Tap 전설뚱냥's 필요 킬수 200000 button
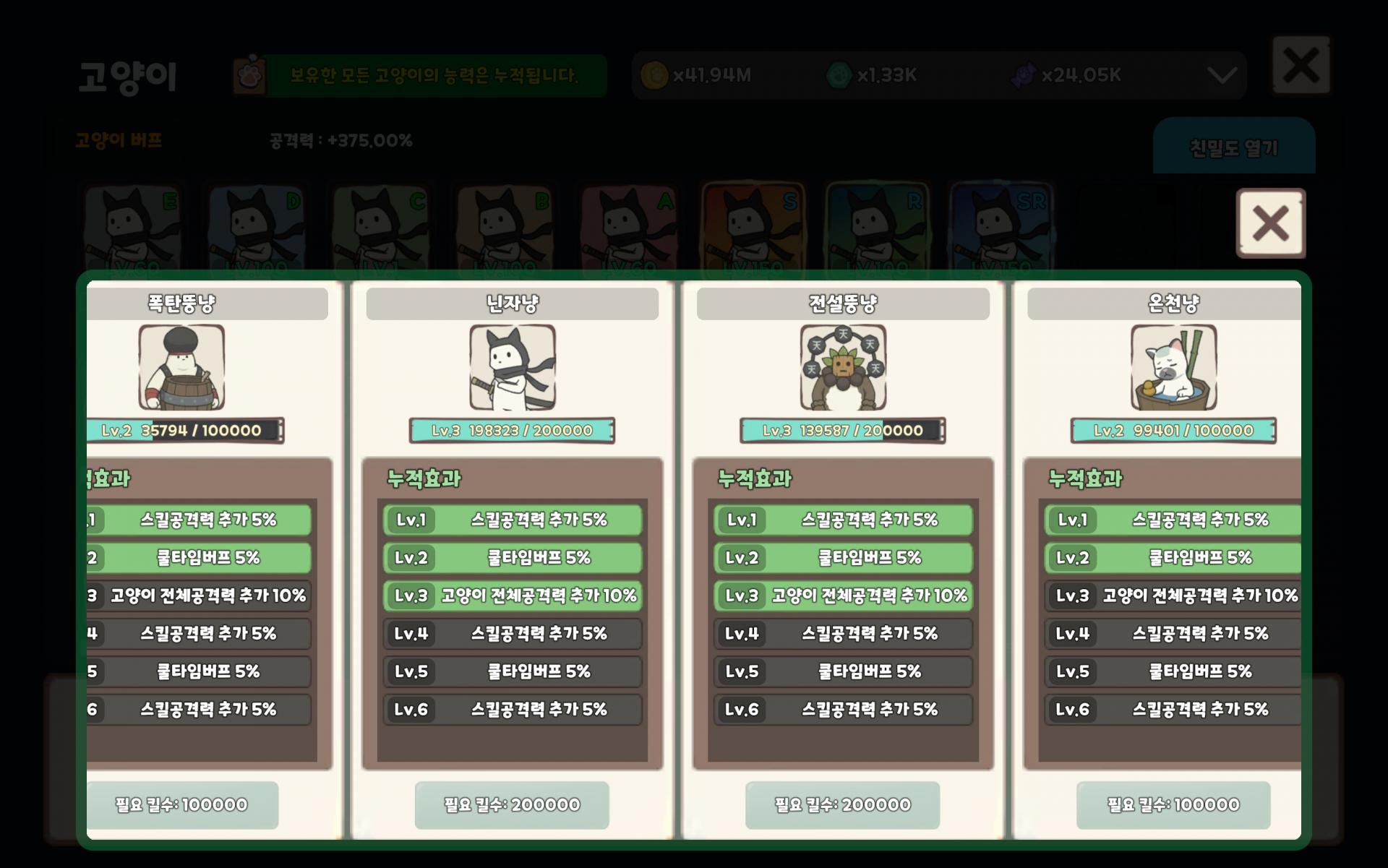This screenshot has width=1388, height=868. tap(842, 804)
